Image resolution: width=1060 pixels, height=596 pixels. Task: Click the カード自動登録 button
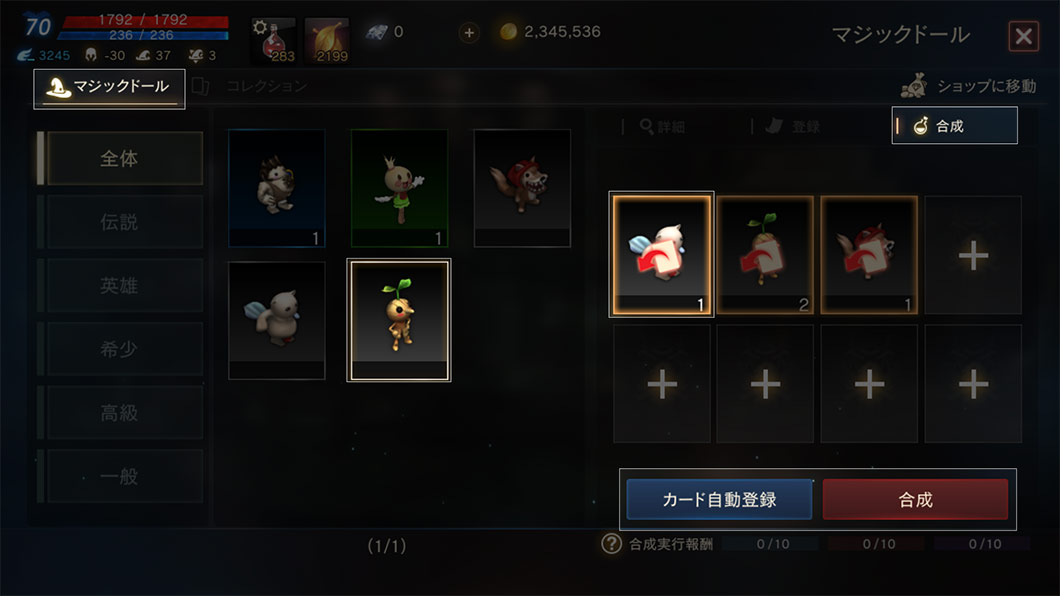(x=719, y=499)
